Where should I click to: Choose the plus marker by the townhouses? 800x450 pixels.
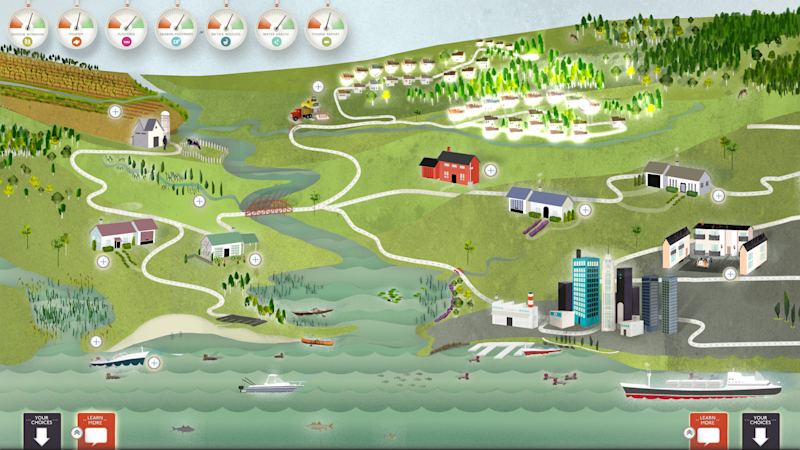tap(730, 273)
